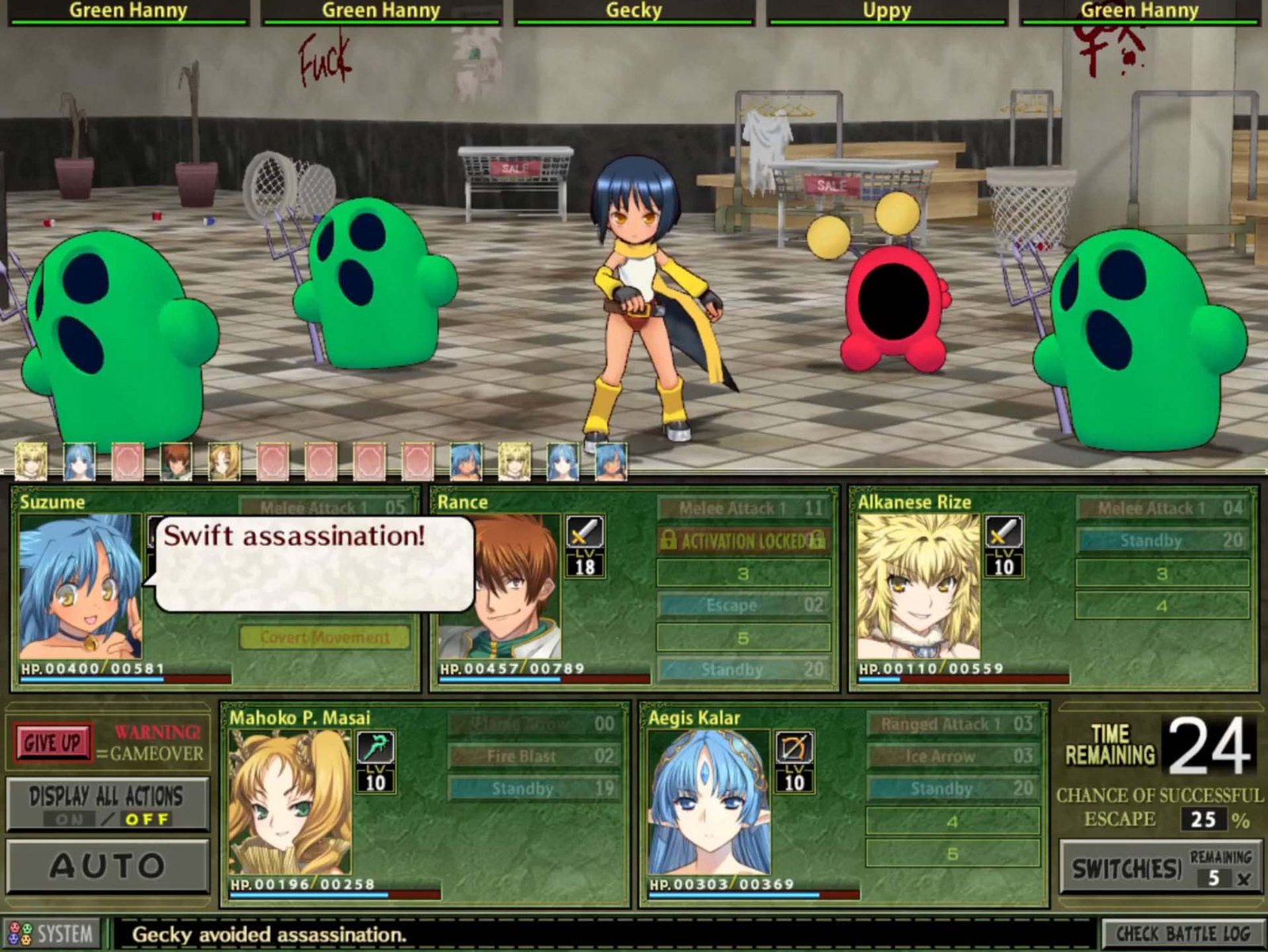Image resolution: width=1268 pixels, height=952 pixels.
Task: Toggle Display All Actions on or off
Action: point(107,805)
